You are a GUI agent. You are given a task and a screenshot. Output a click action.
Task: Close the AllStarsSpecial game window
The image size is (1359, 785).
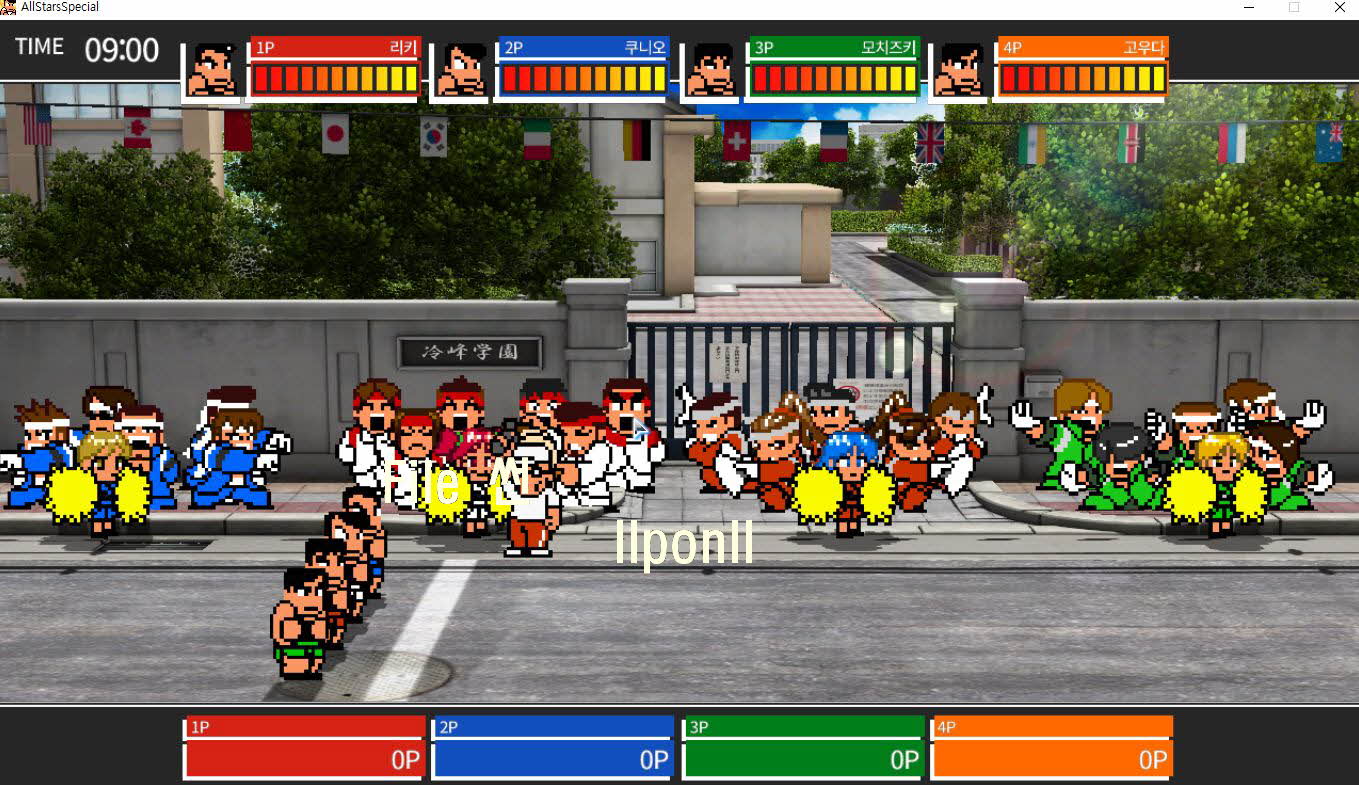pyautogui.click(x=1339, y=8)
